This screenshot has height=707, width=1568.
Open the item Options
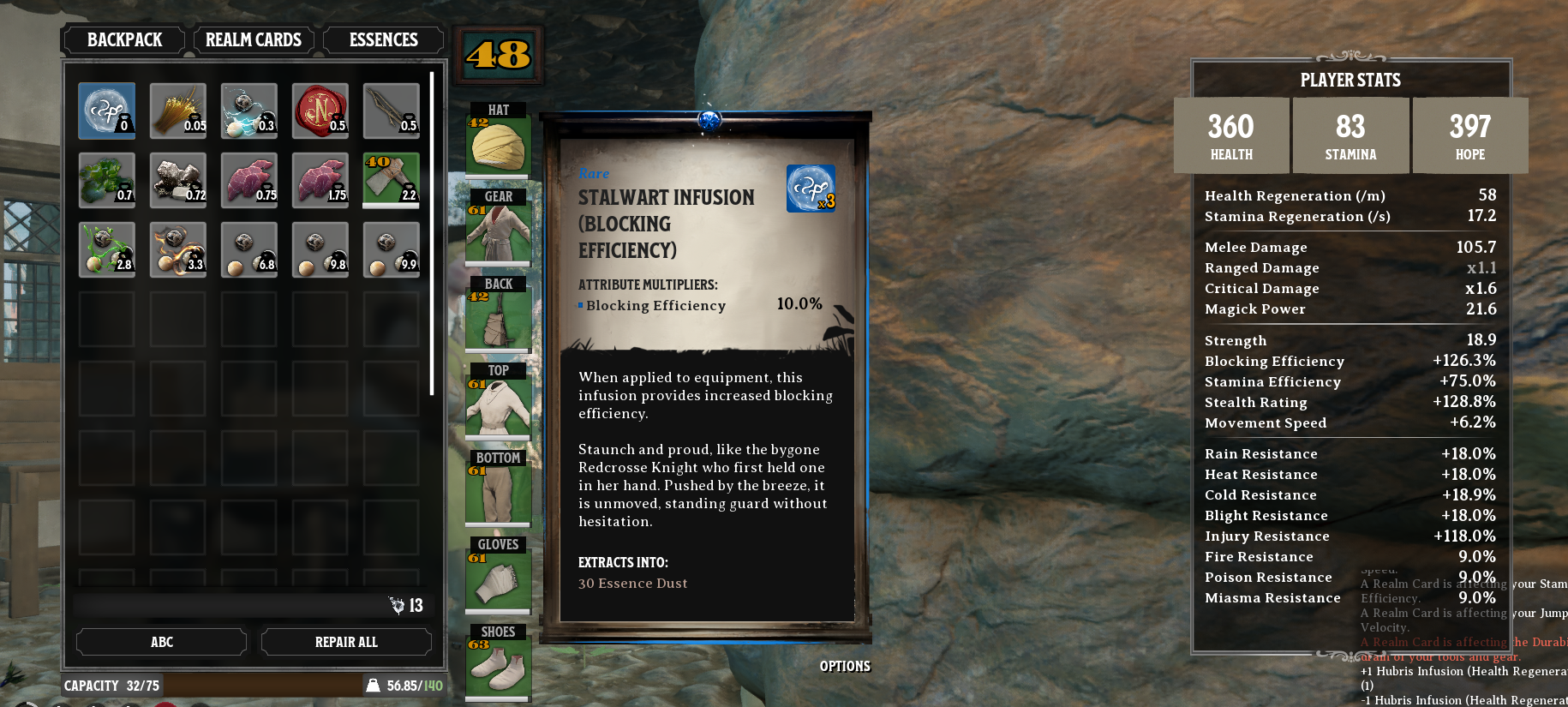coord(844,666)
